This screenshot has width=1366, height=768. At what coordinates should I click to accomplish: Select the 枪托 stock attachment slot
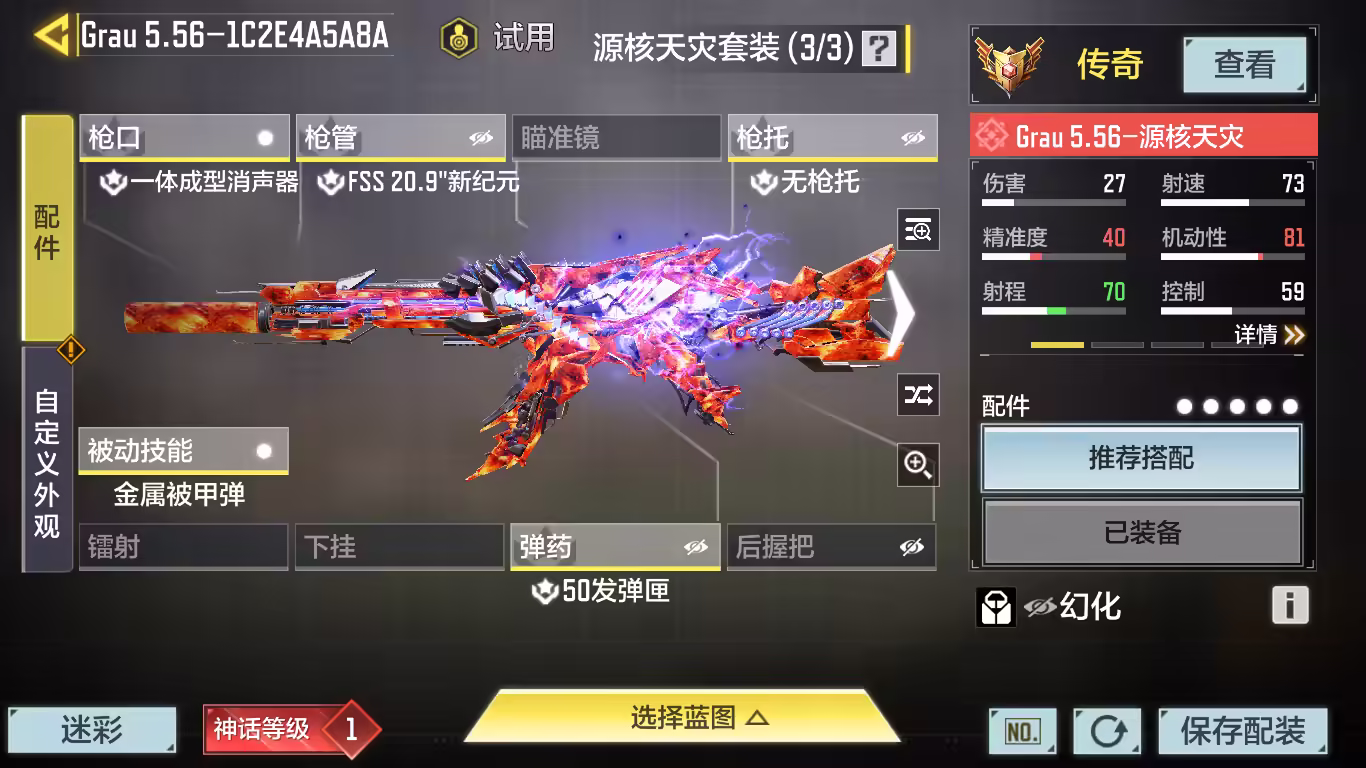[x=832, y=138]
